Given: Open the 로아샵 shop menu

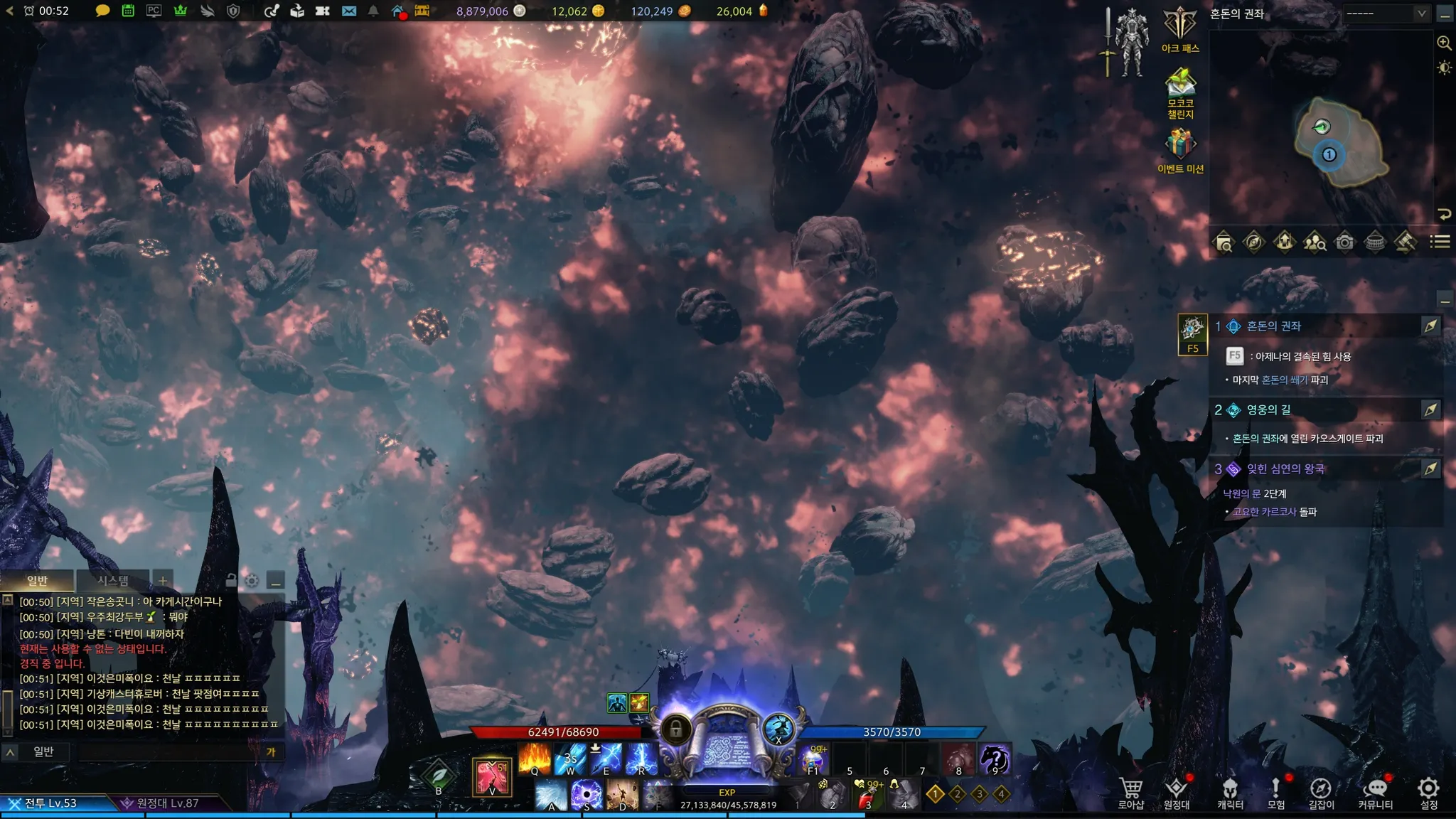Looking at the screenshot, I should (1130, 792).
